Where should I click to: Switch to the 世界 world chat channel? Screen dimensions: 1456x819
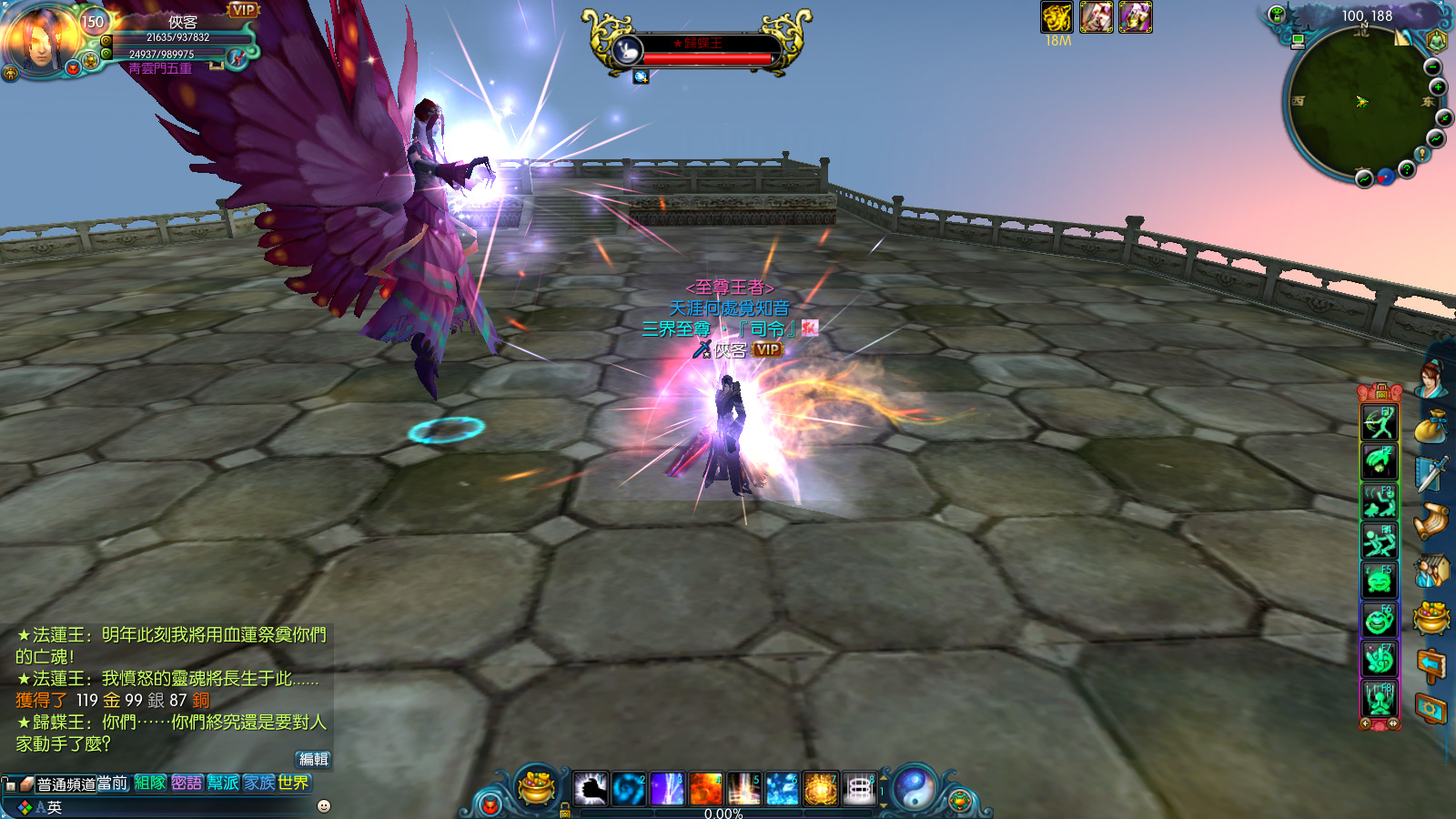pyautogui.click(x=294, y=783)
